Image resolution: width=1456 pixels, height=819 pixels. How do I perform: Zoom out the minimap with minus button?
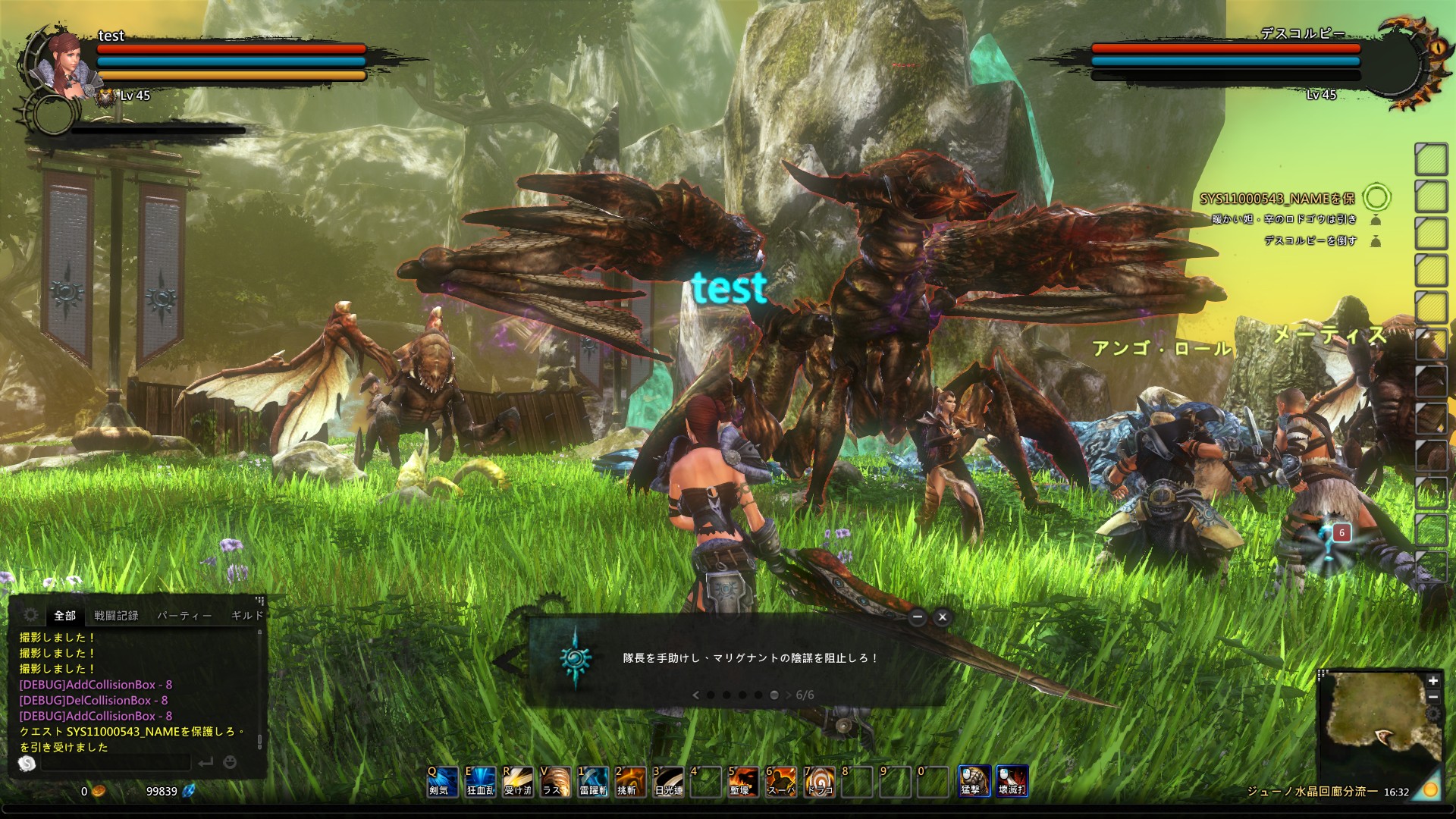pyautogui.click(x=1433, y=697)
